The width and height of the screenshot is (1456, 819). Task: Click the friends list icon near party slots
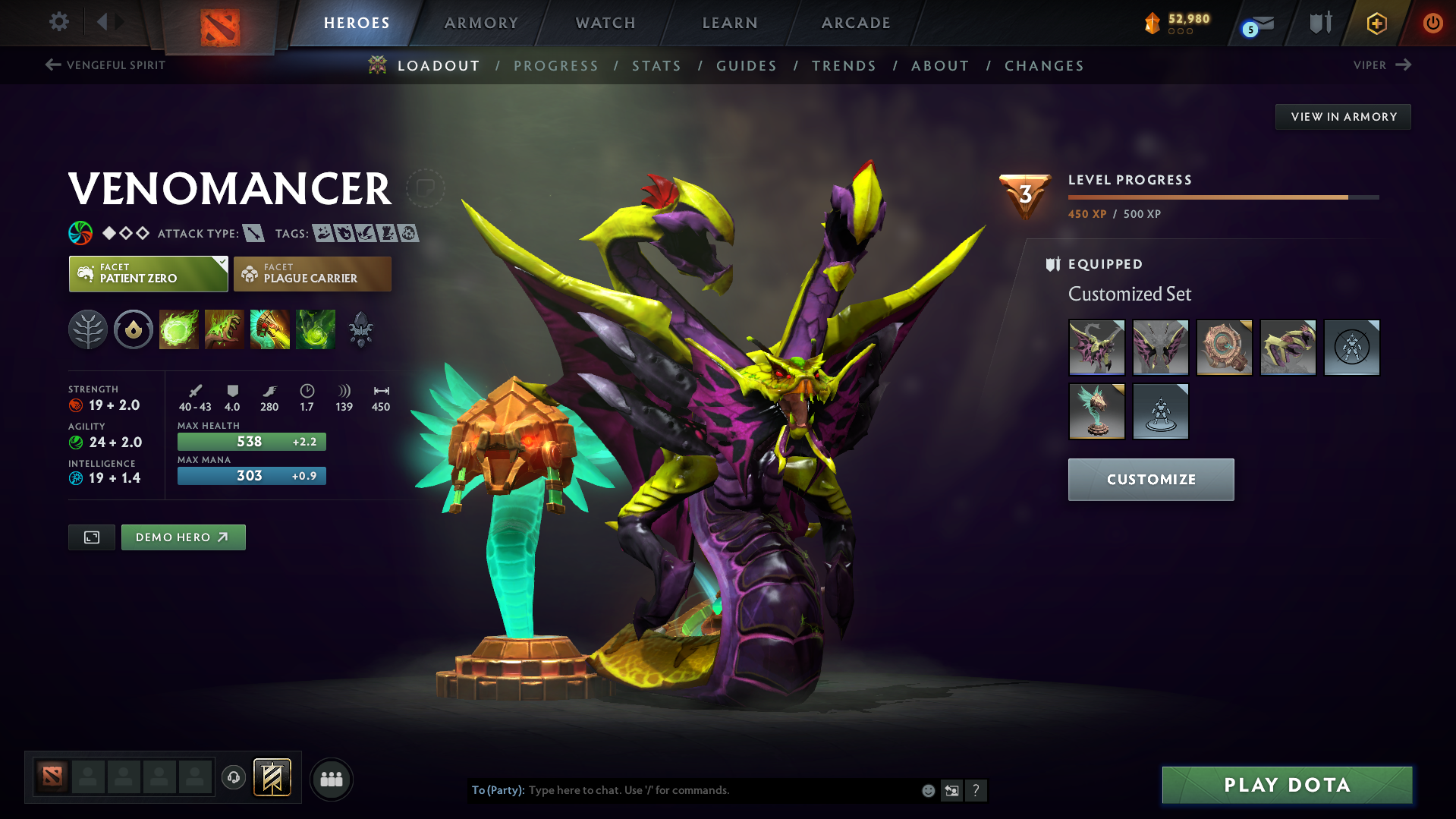coord(331,779)
